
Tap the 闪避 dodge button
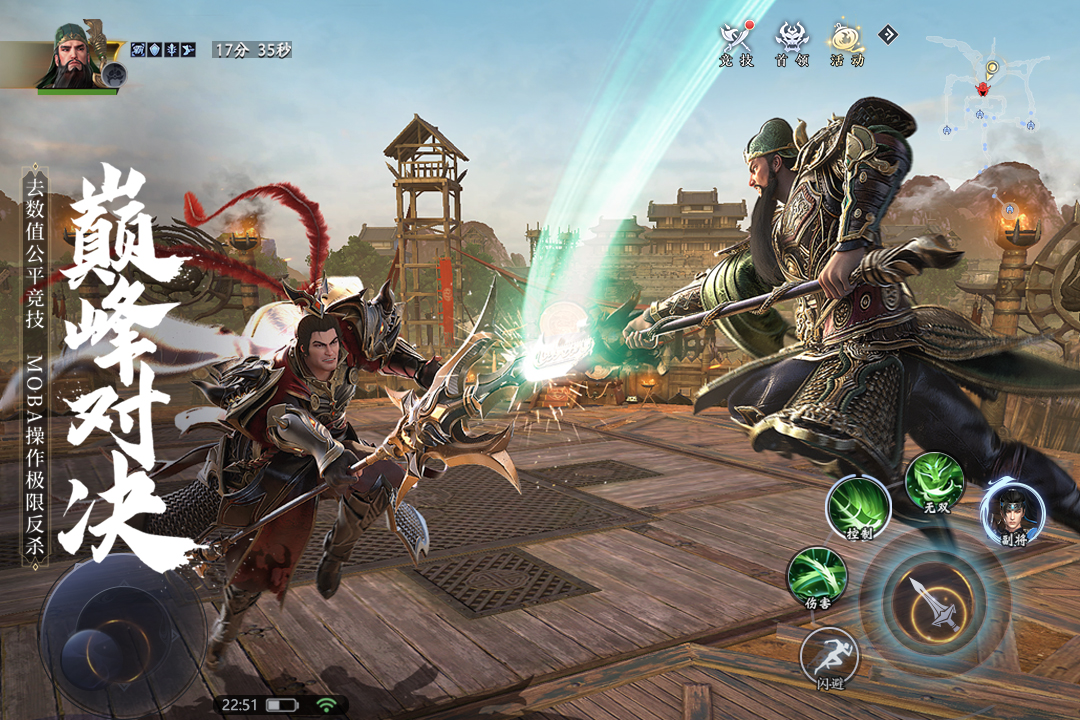[830, 657]
